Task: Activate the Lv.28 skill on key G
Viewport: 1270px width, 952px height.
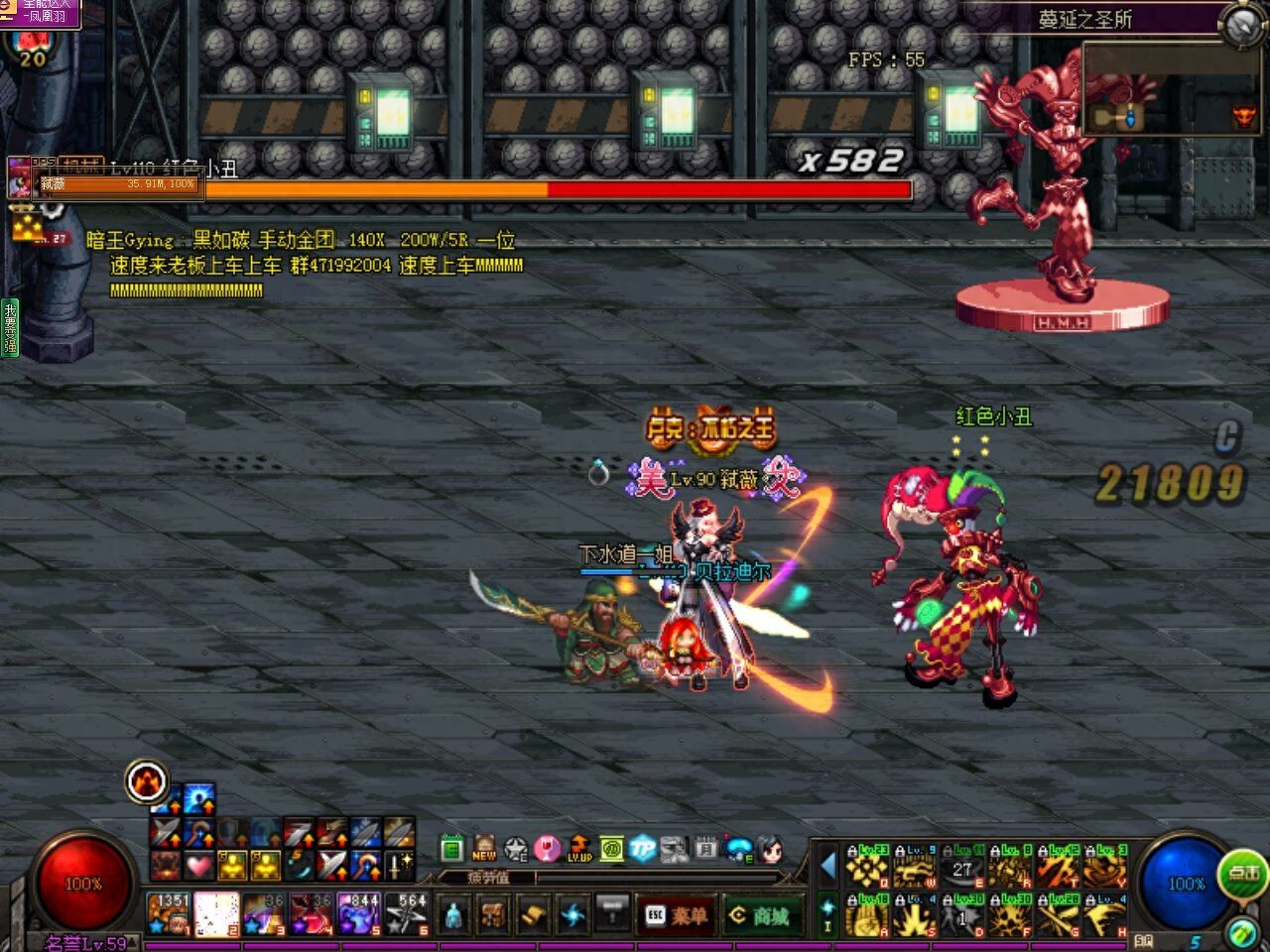Action: 1059,914
